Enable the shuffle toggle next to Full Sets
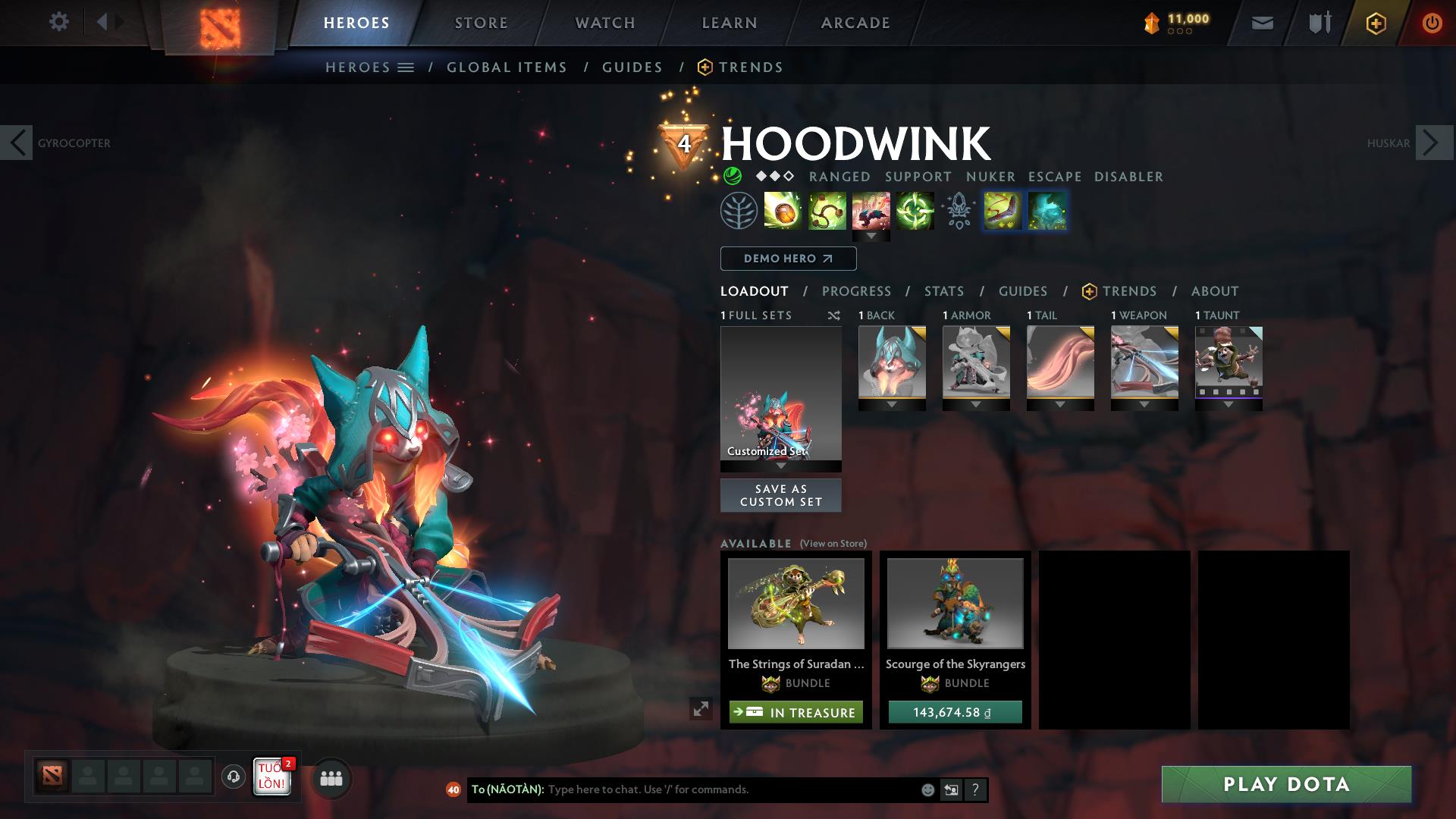Image resolution: width=1456 pixels, height=819 pixels. (834, 315)
